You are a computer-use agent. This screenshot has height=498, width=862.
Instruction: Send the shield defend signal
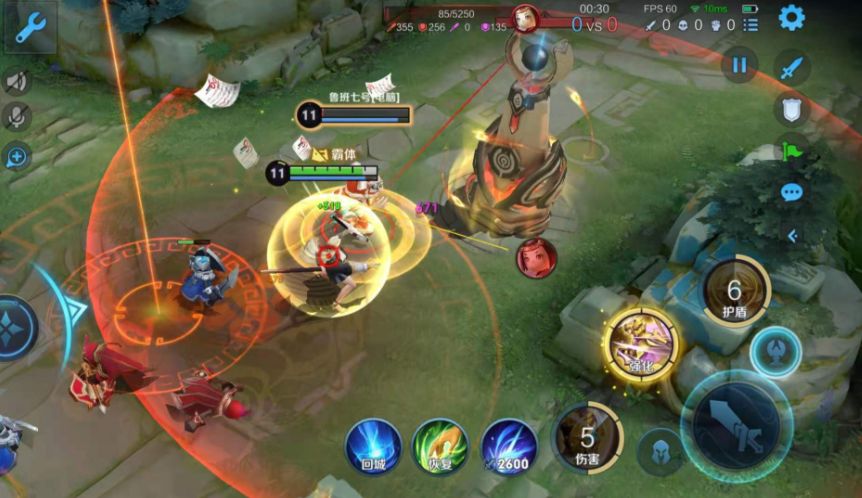pyautogui.click(x=792, y=108)
